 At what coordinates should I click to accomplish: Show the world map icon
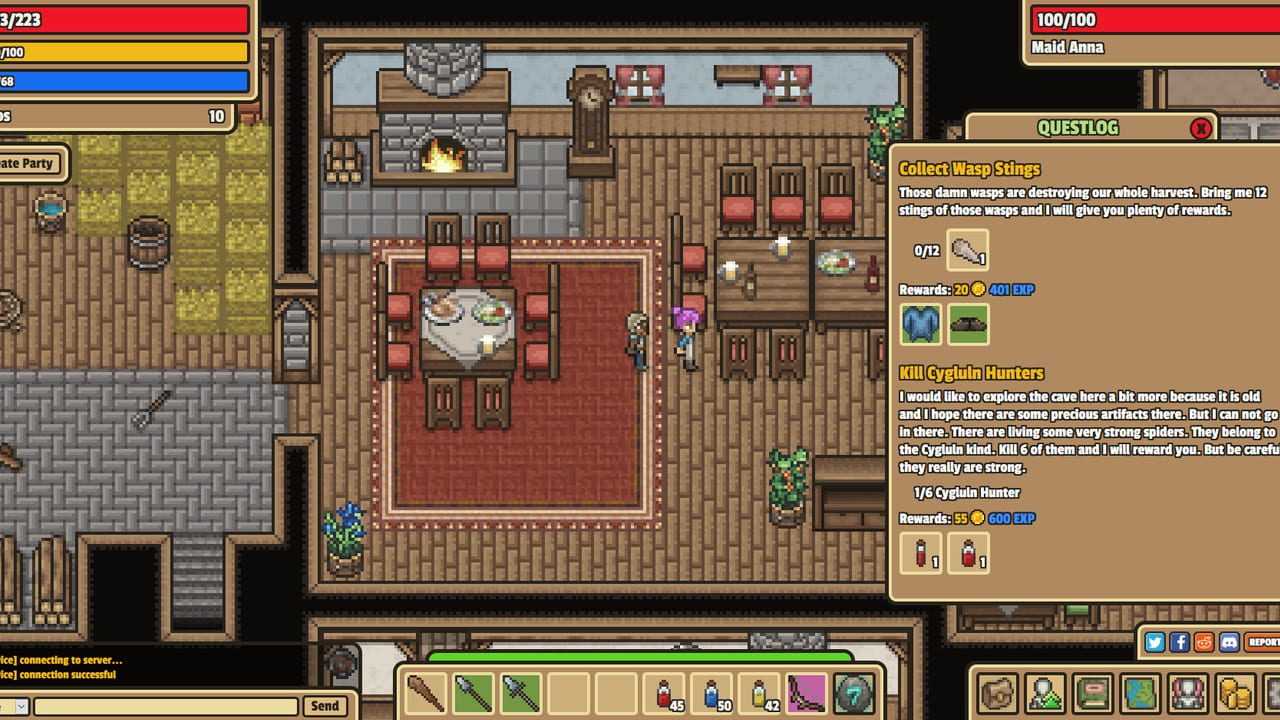[x=1141, y=693]
